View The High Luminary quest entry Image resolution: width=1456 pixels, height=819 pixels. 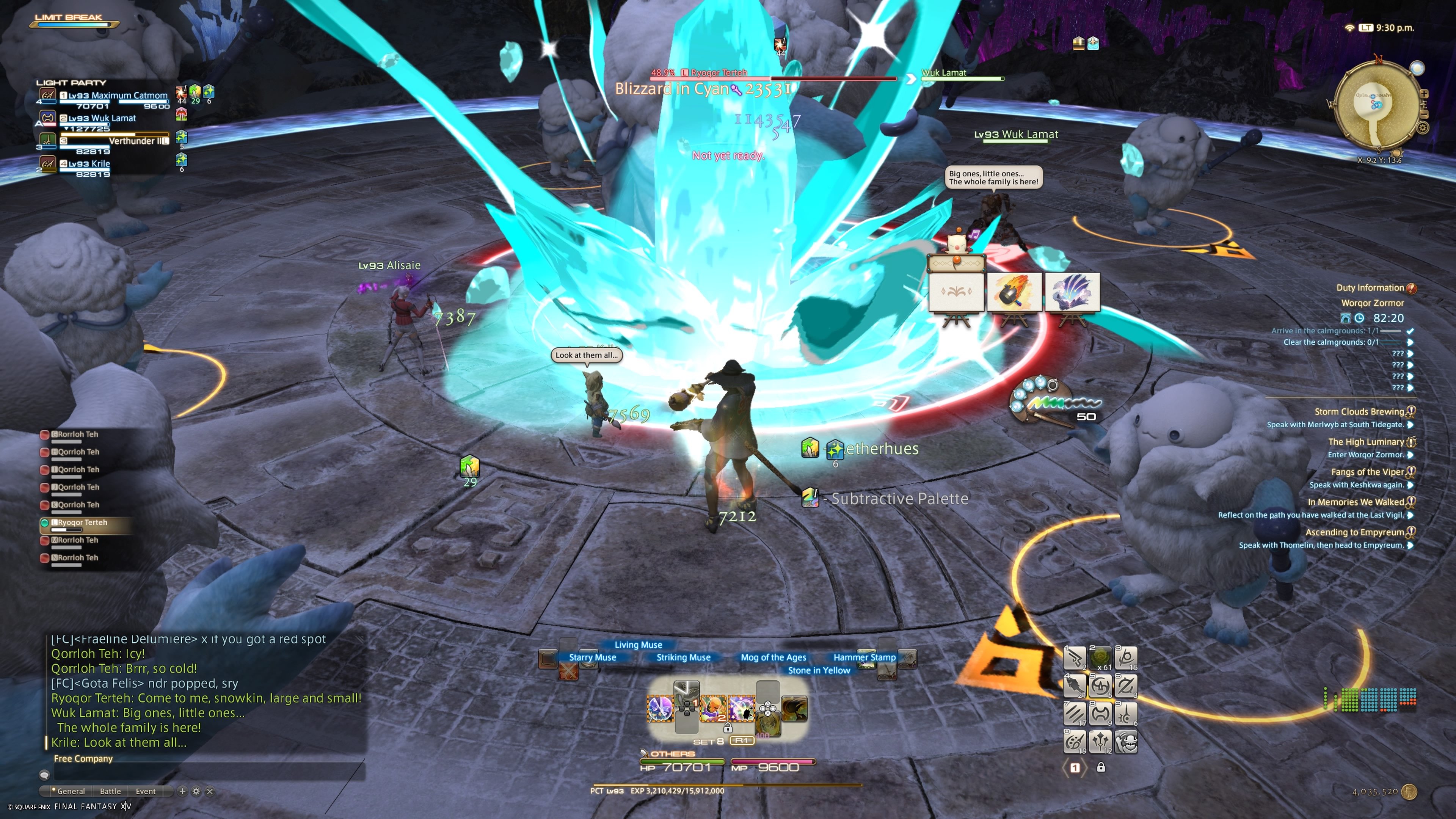tap(1373, 442)
